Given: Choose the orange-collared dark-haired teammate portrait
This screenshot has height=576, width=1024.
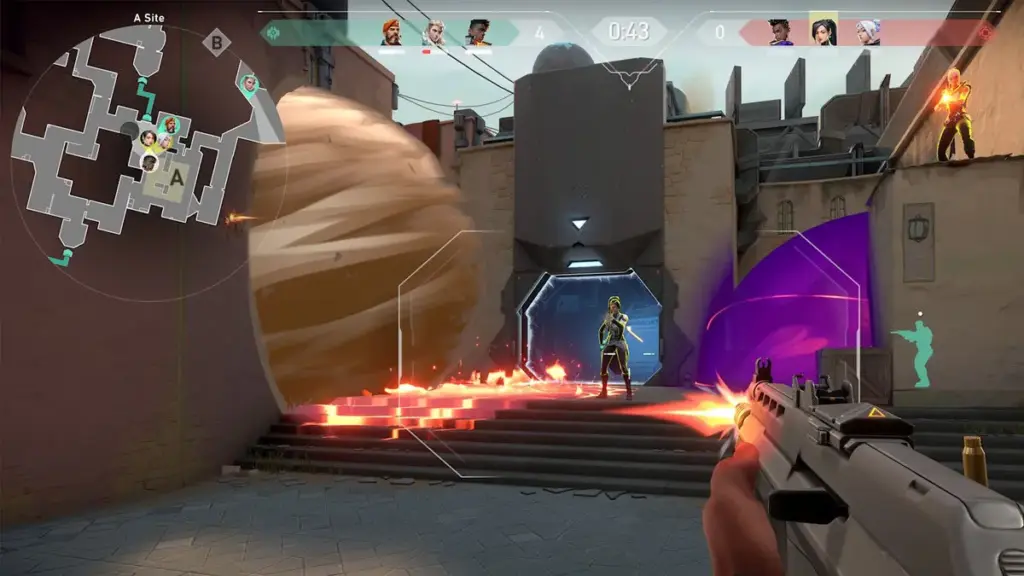Looking at the screenshot, I should [x=478, y=32].
